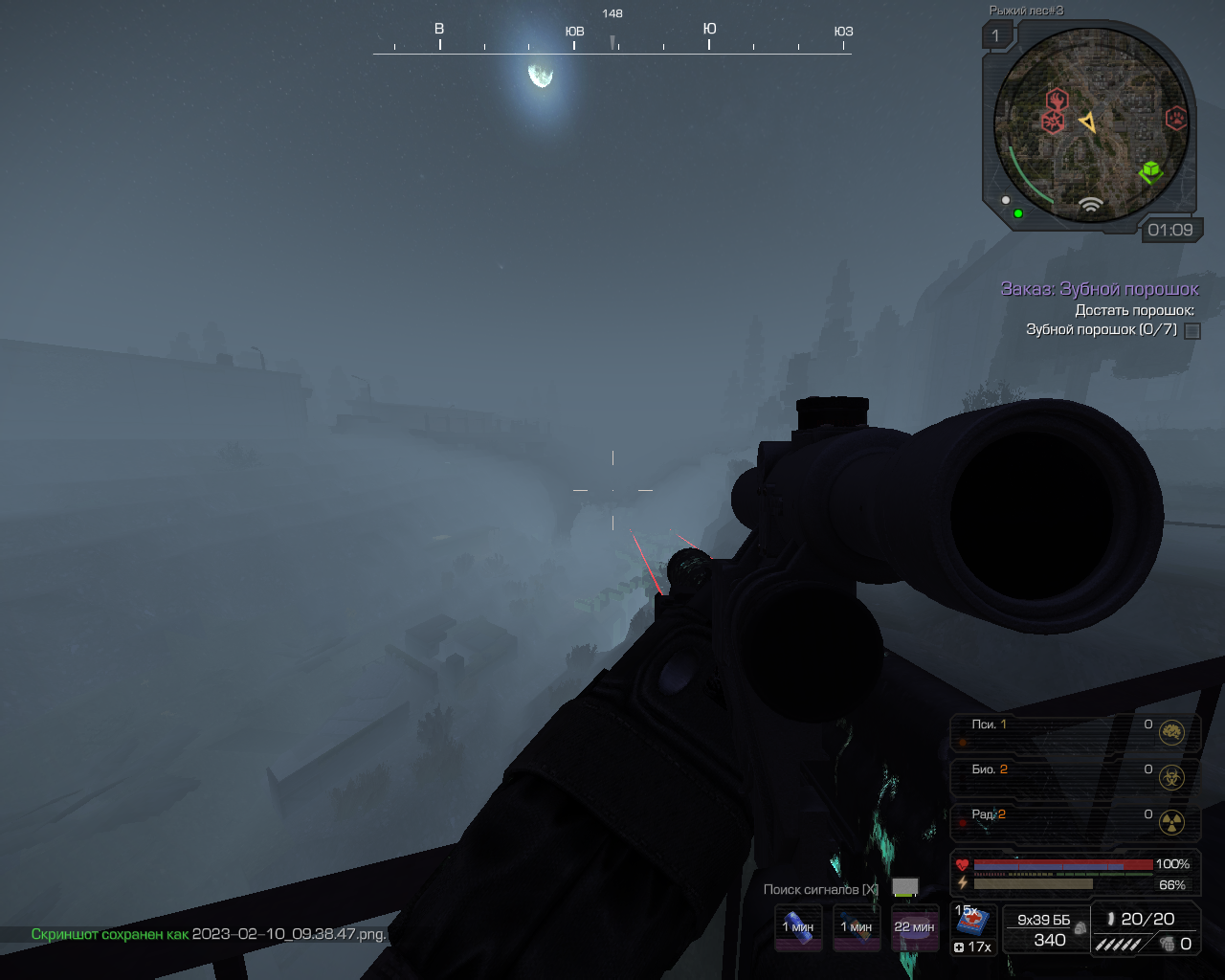
Task: Click the radiation protection icon
Action: 1171,822
